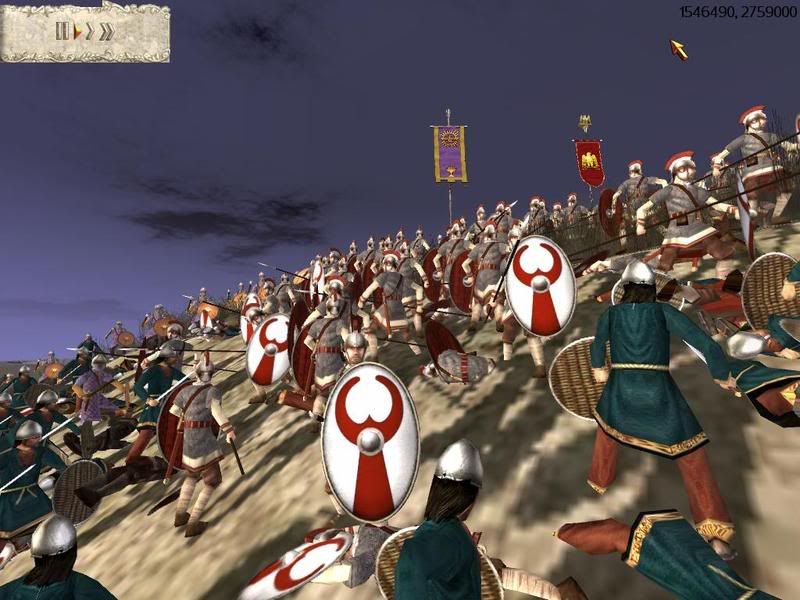Switch to fastest double-chevron speed
Screen dimensions: 800x600
(106, 31)
